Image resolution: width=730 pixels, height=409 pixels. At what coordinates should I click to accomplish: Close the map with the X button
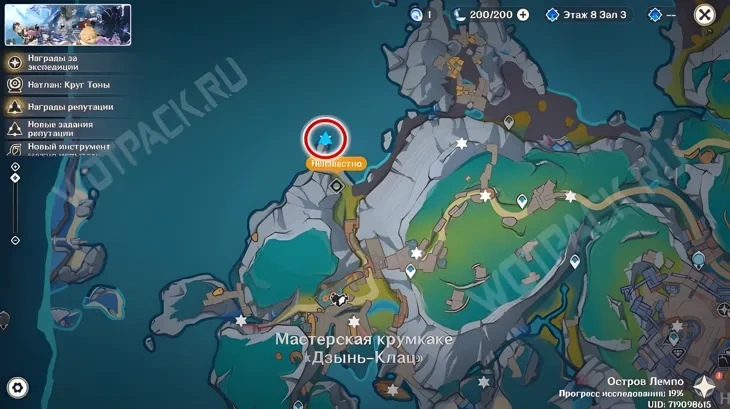[704, 15]
